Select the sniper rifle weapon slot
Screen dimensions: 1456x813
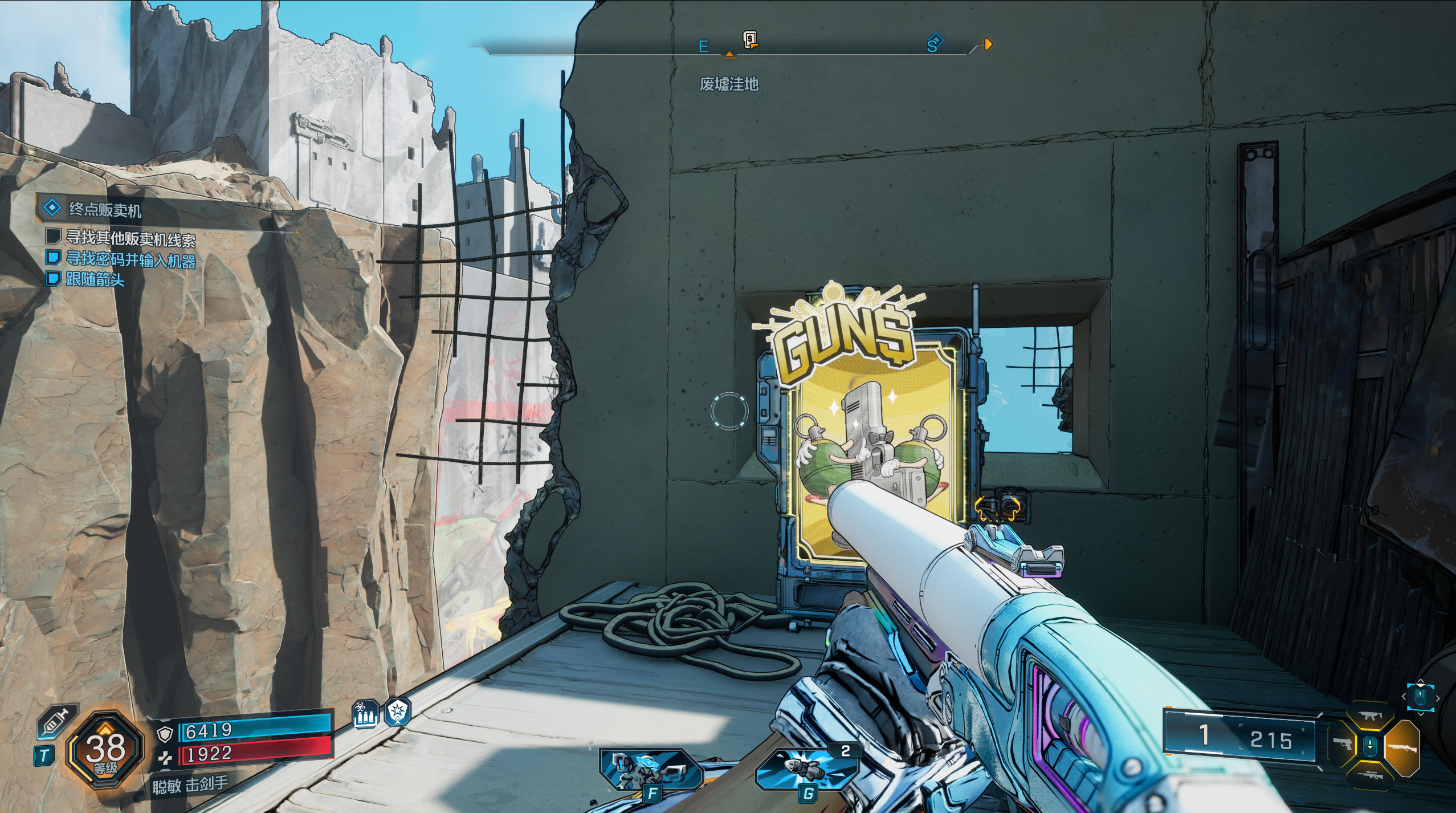click(1370, 775)
